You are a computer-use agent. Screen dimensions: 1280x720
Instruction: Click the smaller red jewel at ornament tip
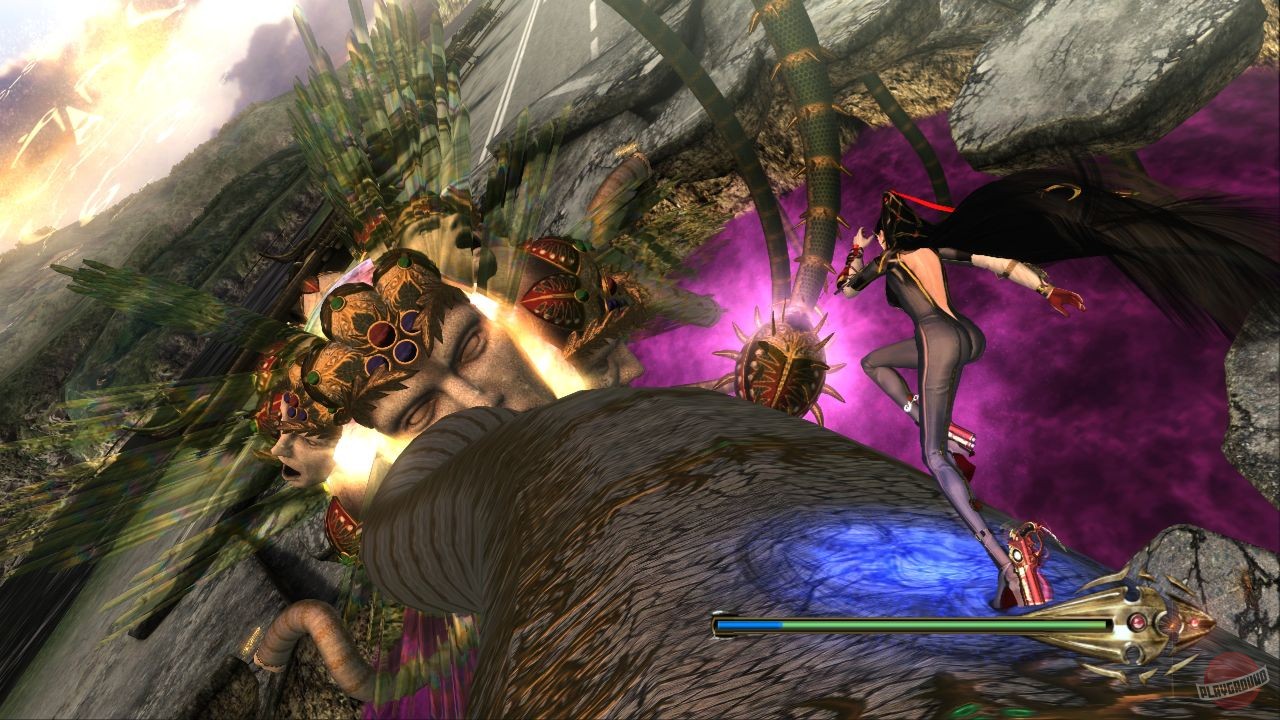(x=1194, y=622)
